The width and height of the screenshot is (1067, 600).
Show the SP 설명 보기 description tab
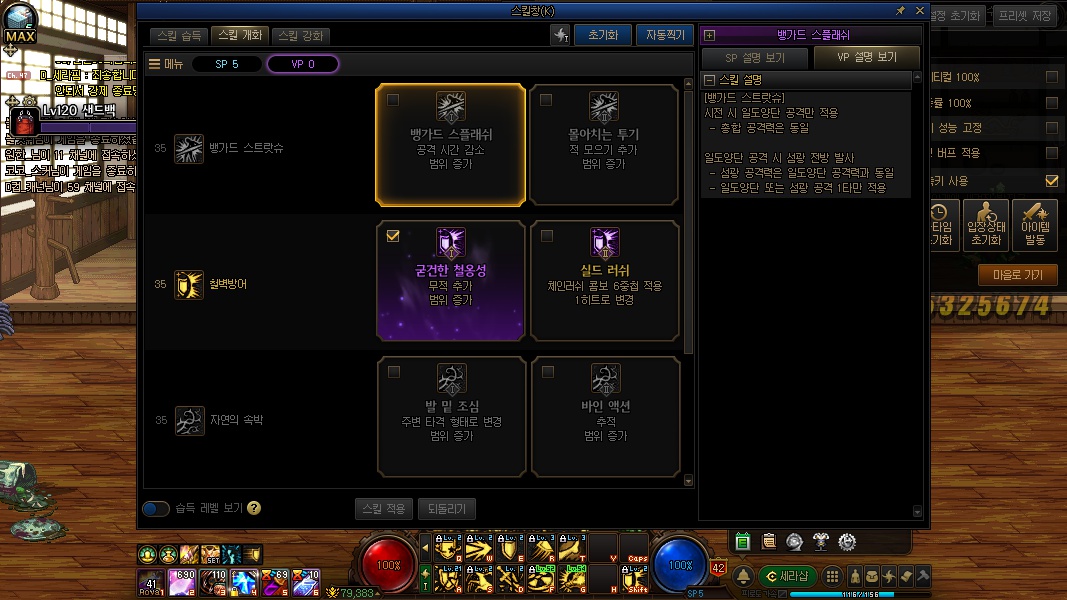pos(754,57)
